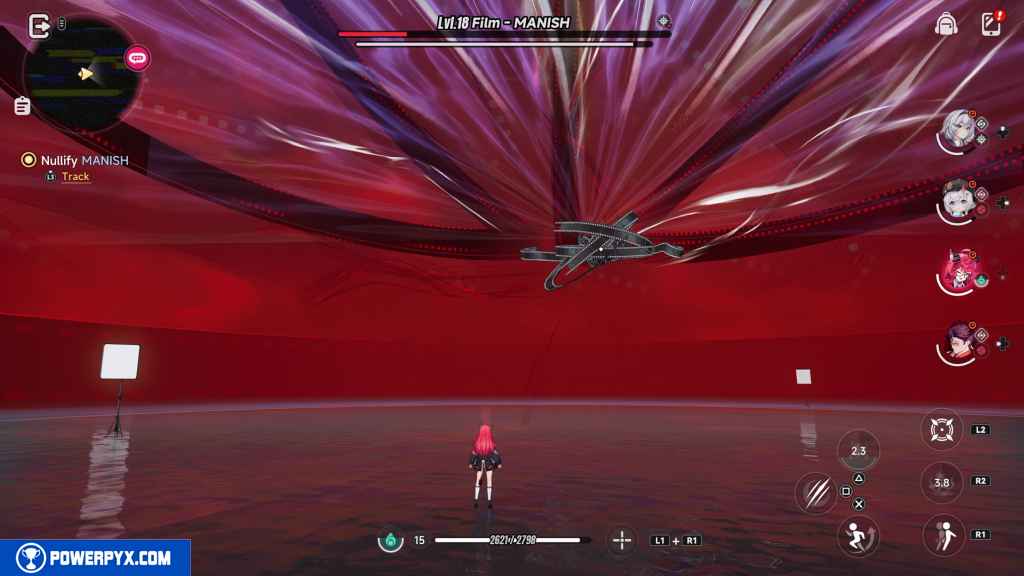Activate the dodge dash button
The height and width of the screenshot is (576, 1024).
pos(857,534)
